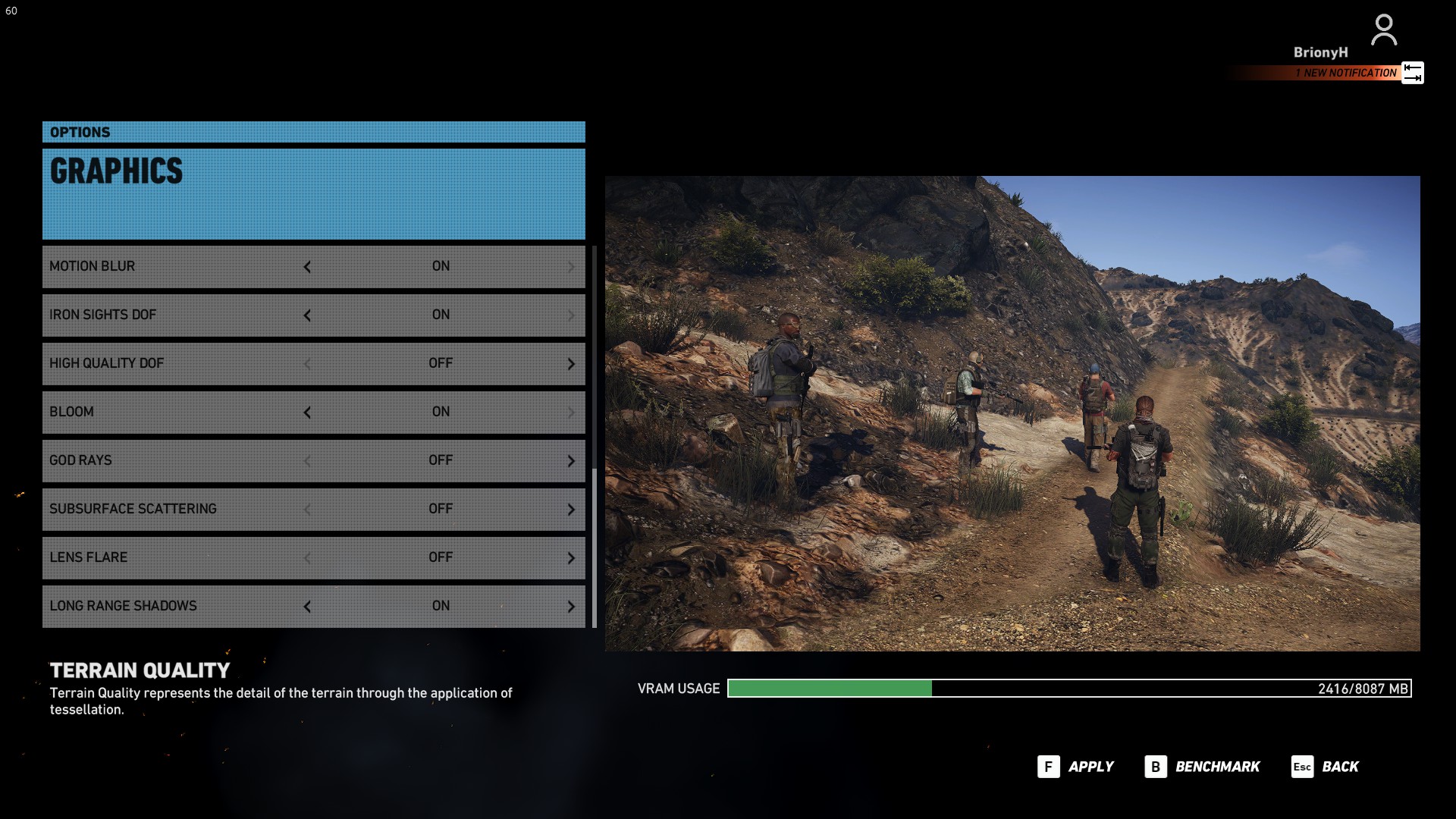Click the left arrow for Long Range Shadows

[307, 607]
